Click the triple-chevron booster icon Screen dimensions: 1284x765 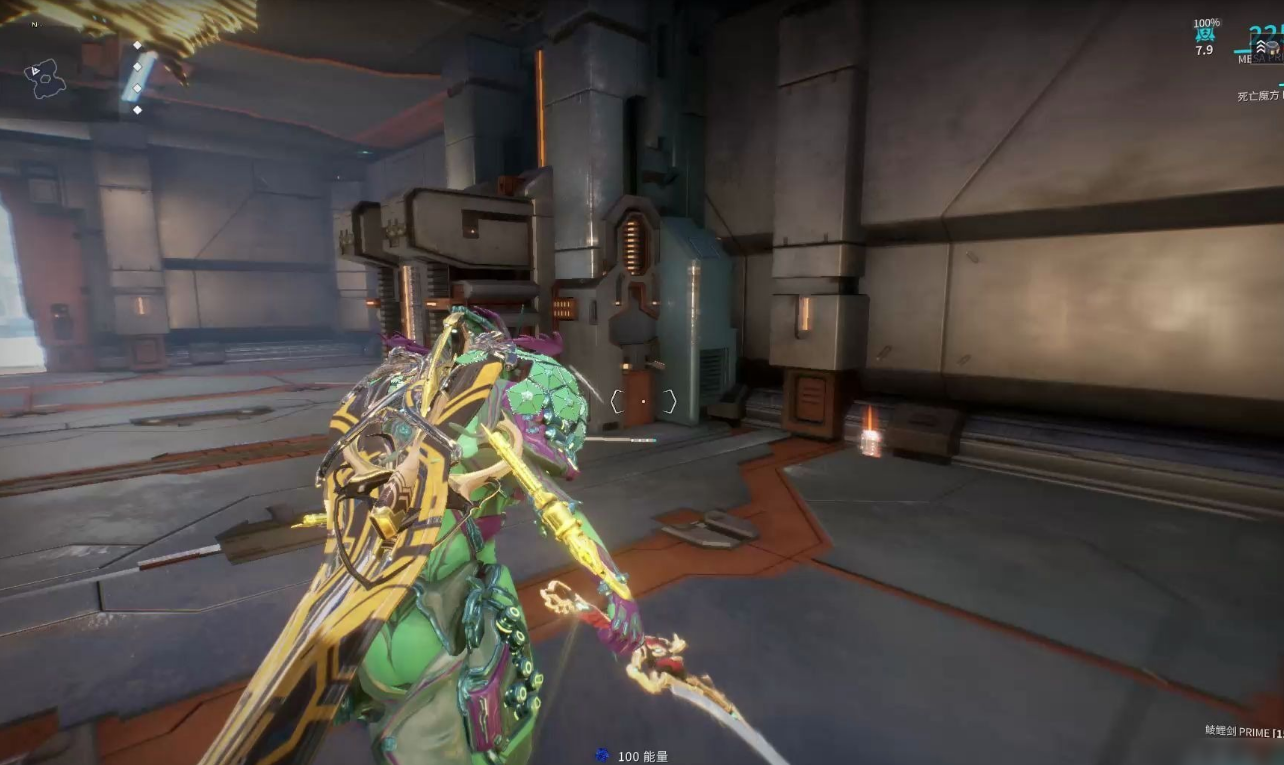pos(1262,47)
